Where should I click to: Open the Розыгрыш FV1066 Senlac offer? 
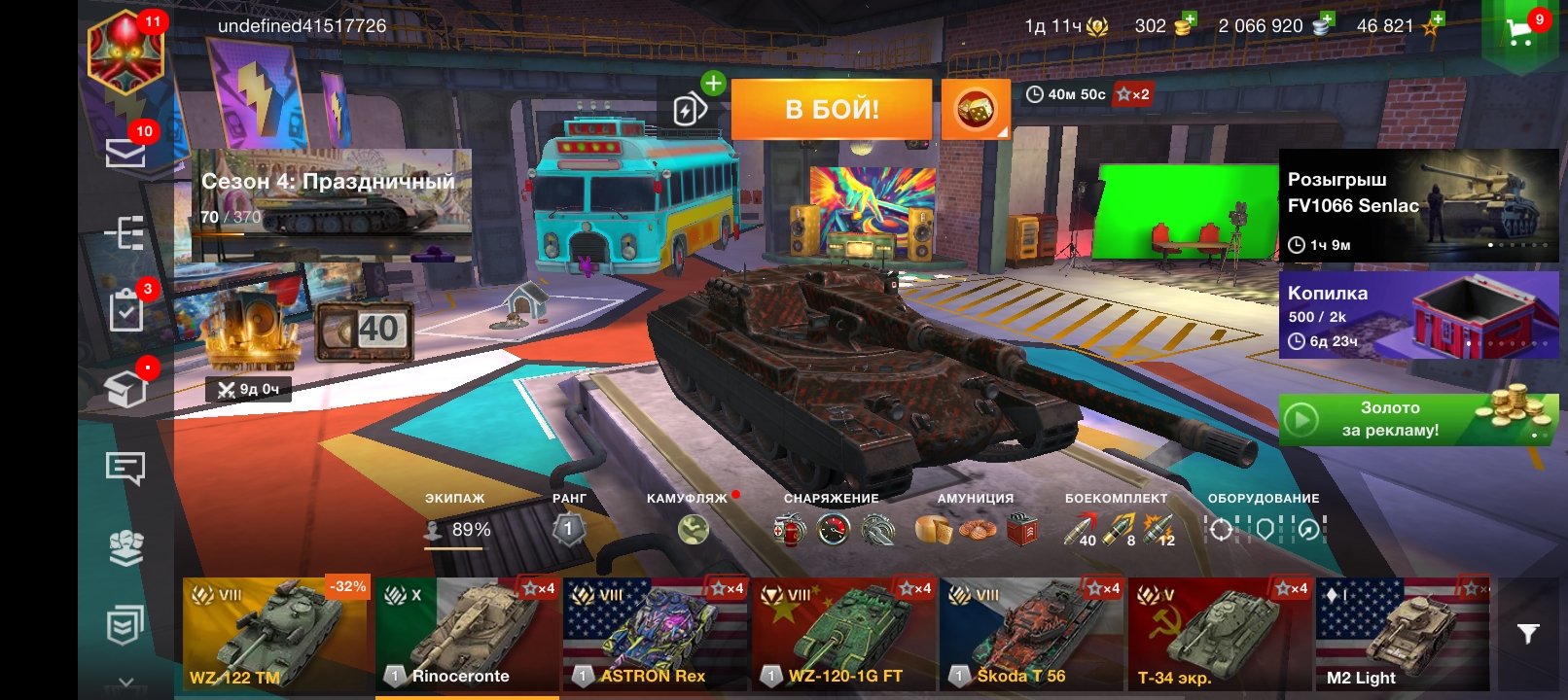(x=1418, y=206)
